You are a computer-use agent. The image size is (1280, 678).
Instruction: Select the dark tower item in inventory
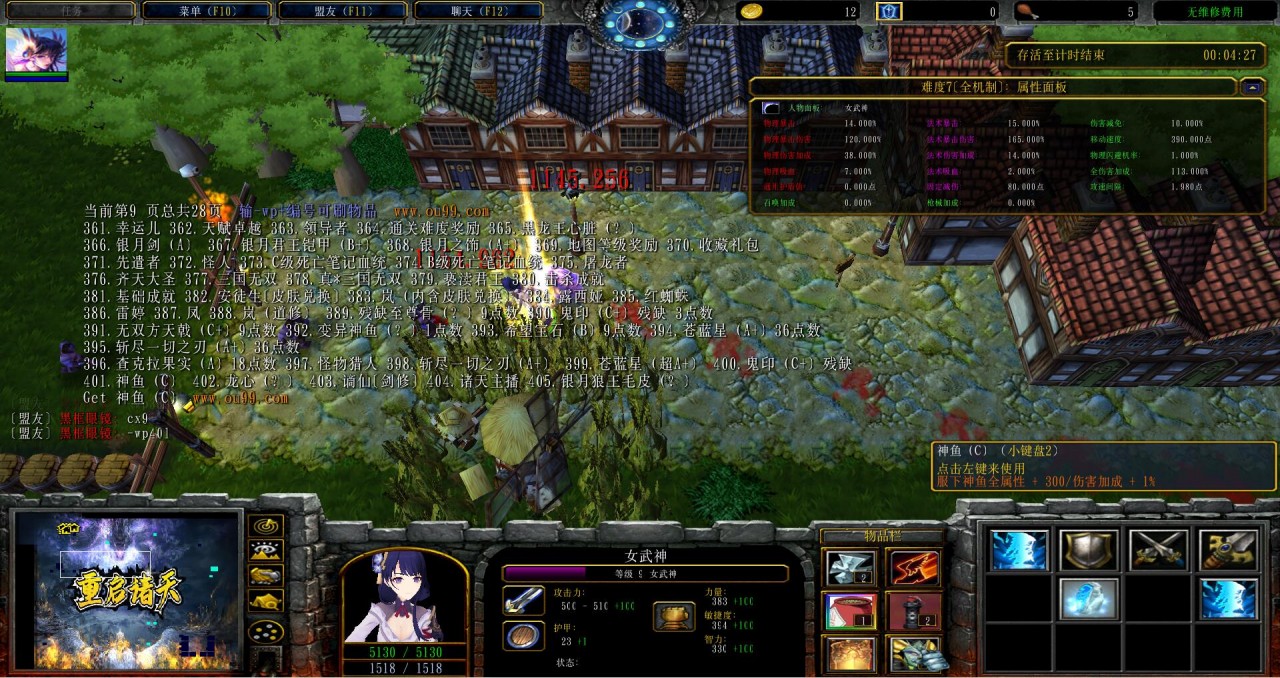pyautogui.click(x=914, y=611)
